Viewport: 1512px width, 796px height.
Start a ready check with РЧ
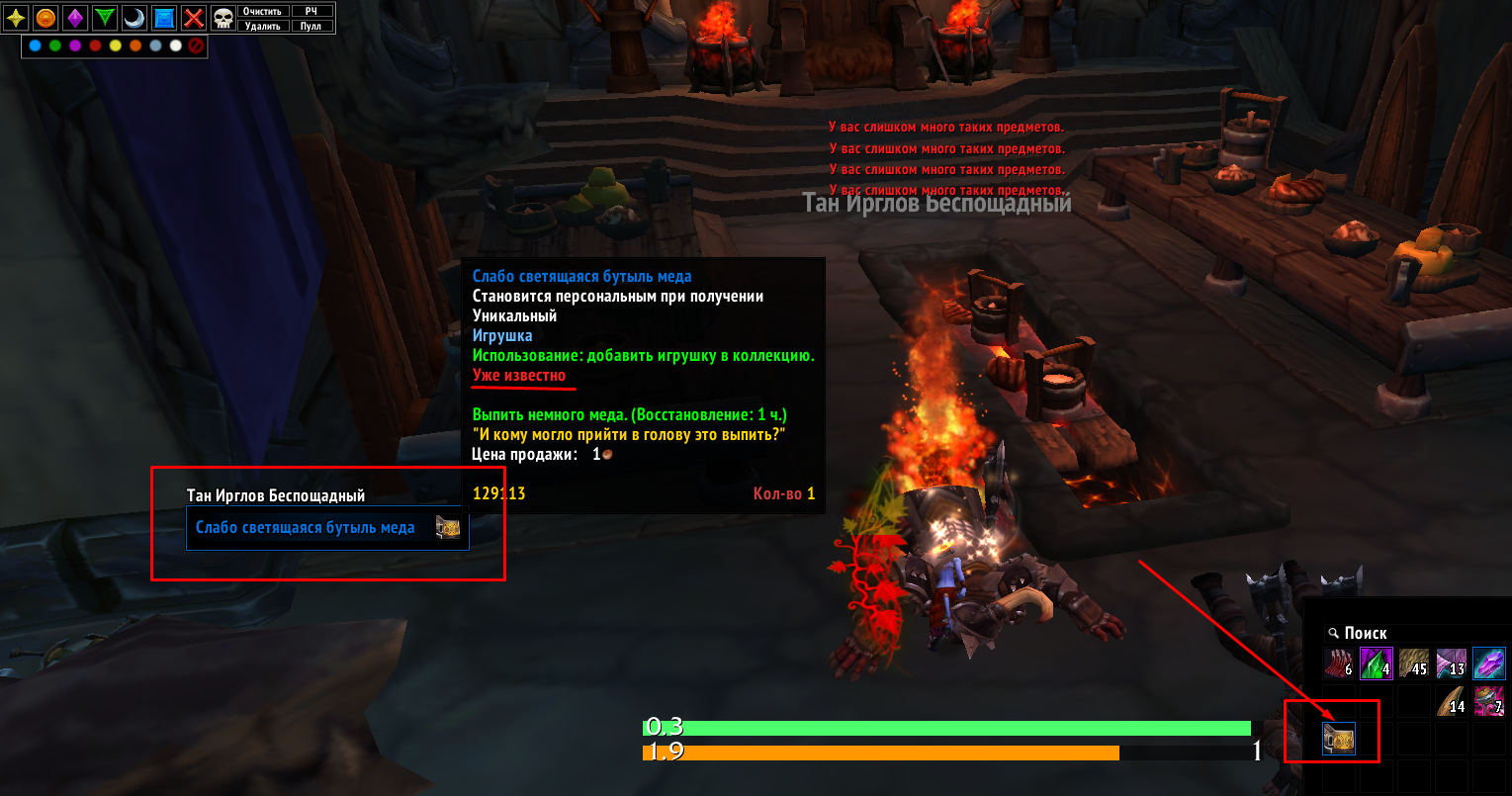pos(311,11)
